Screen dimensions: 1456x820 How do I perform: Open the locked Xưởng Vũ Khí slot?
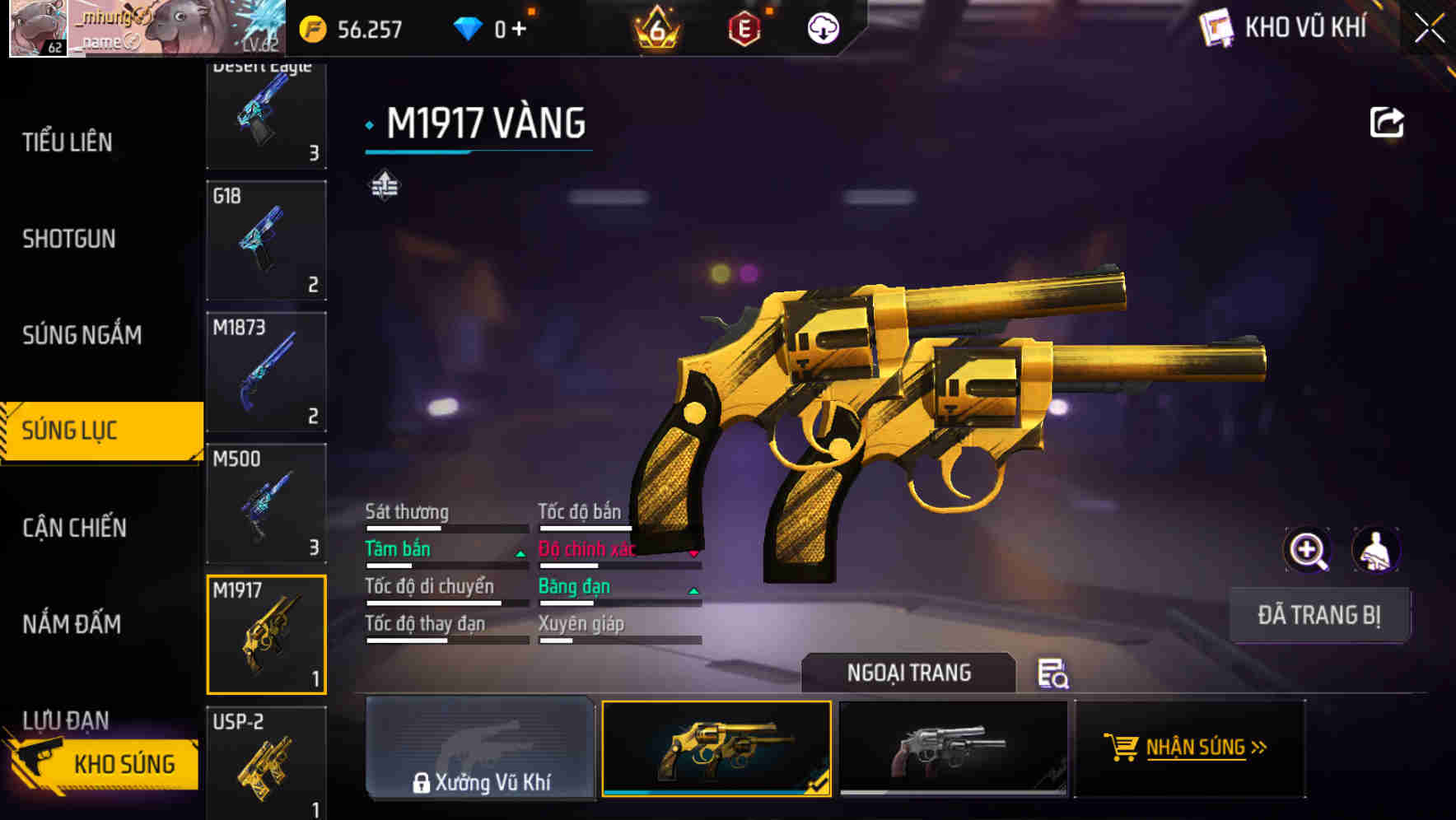pyautogui.click(x=479, y=749)
